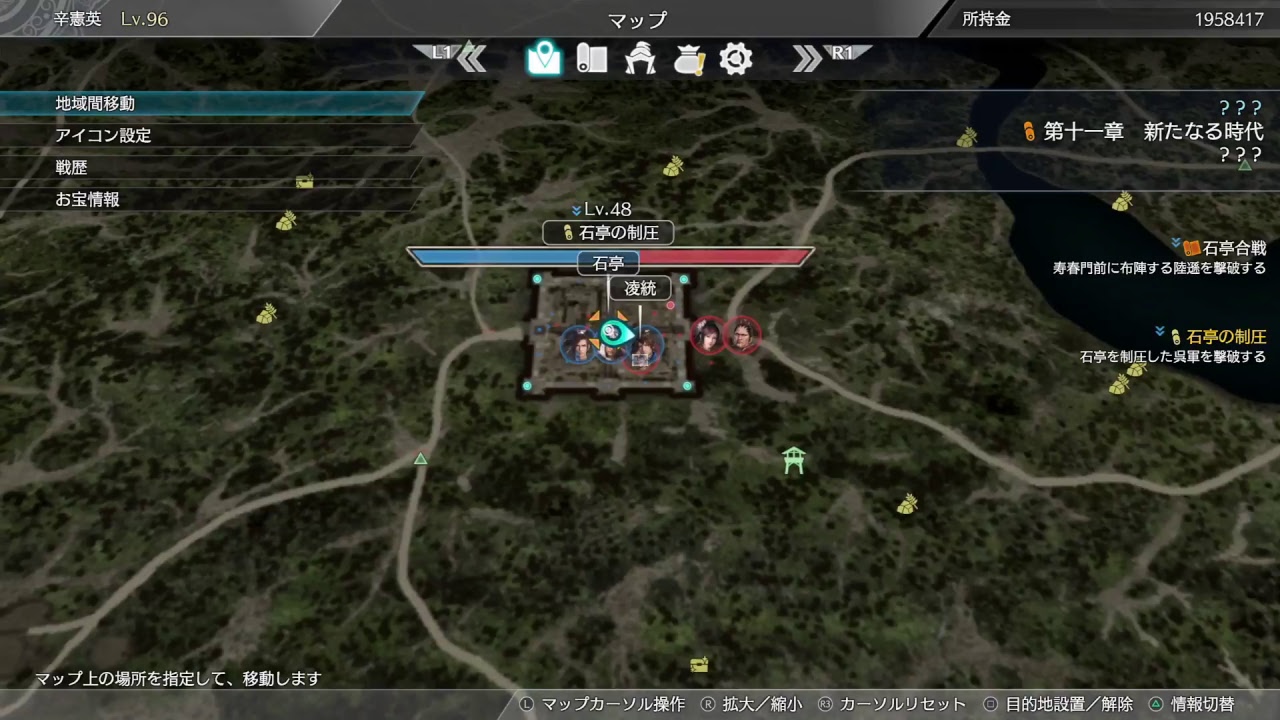This screenshot has height=720, width=1280.
Task: Click 拡大／縮小 in the bottom bar
Action: (x=765, y=703)
